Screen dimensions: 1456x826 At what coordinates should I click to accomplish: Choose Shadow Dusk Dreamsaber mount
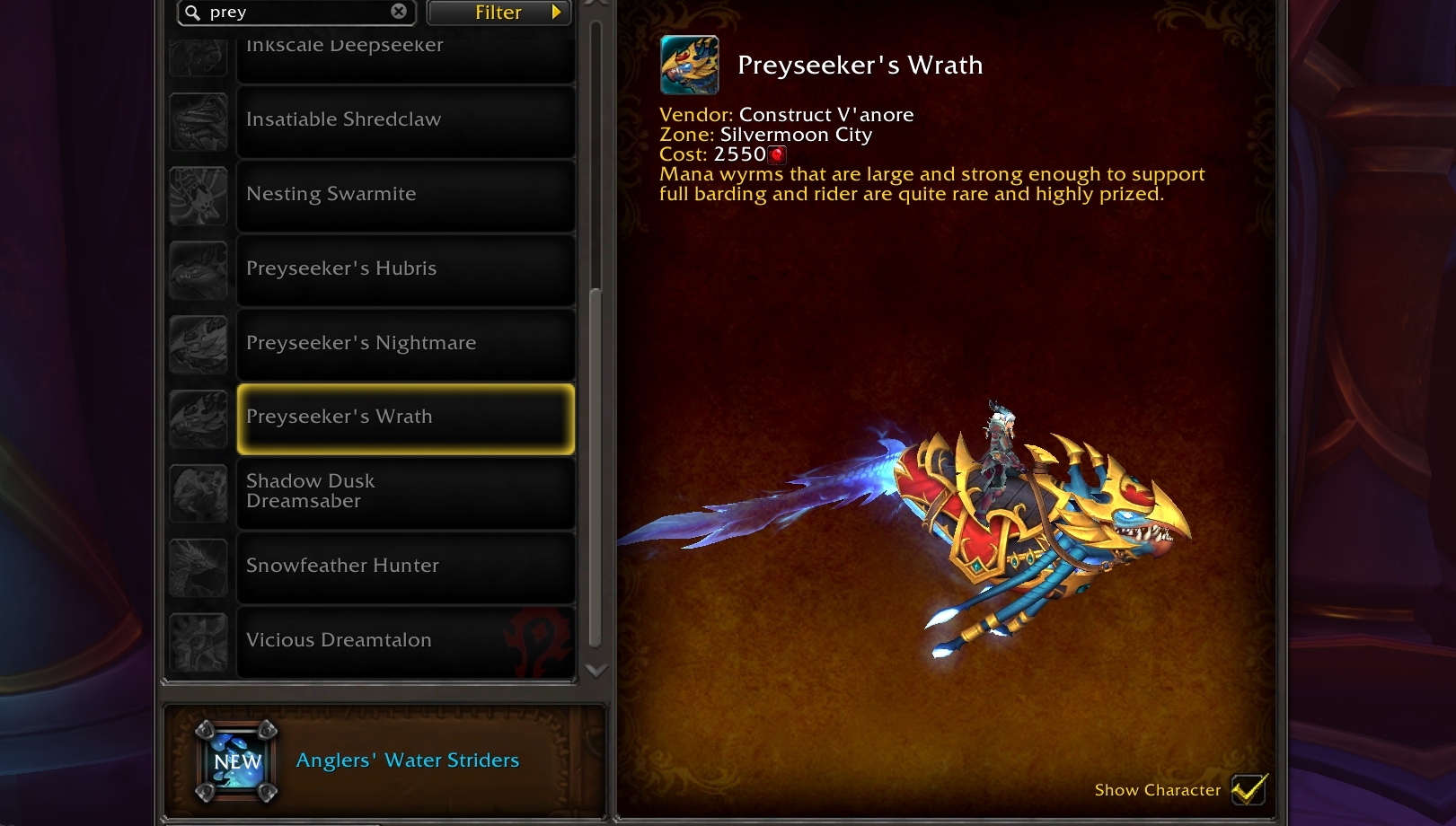(405, 492)
